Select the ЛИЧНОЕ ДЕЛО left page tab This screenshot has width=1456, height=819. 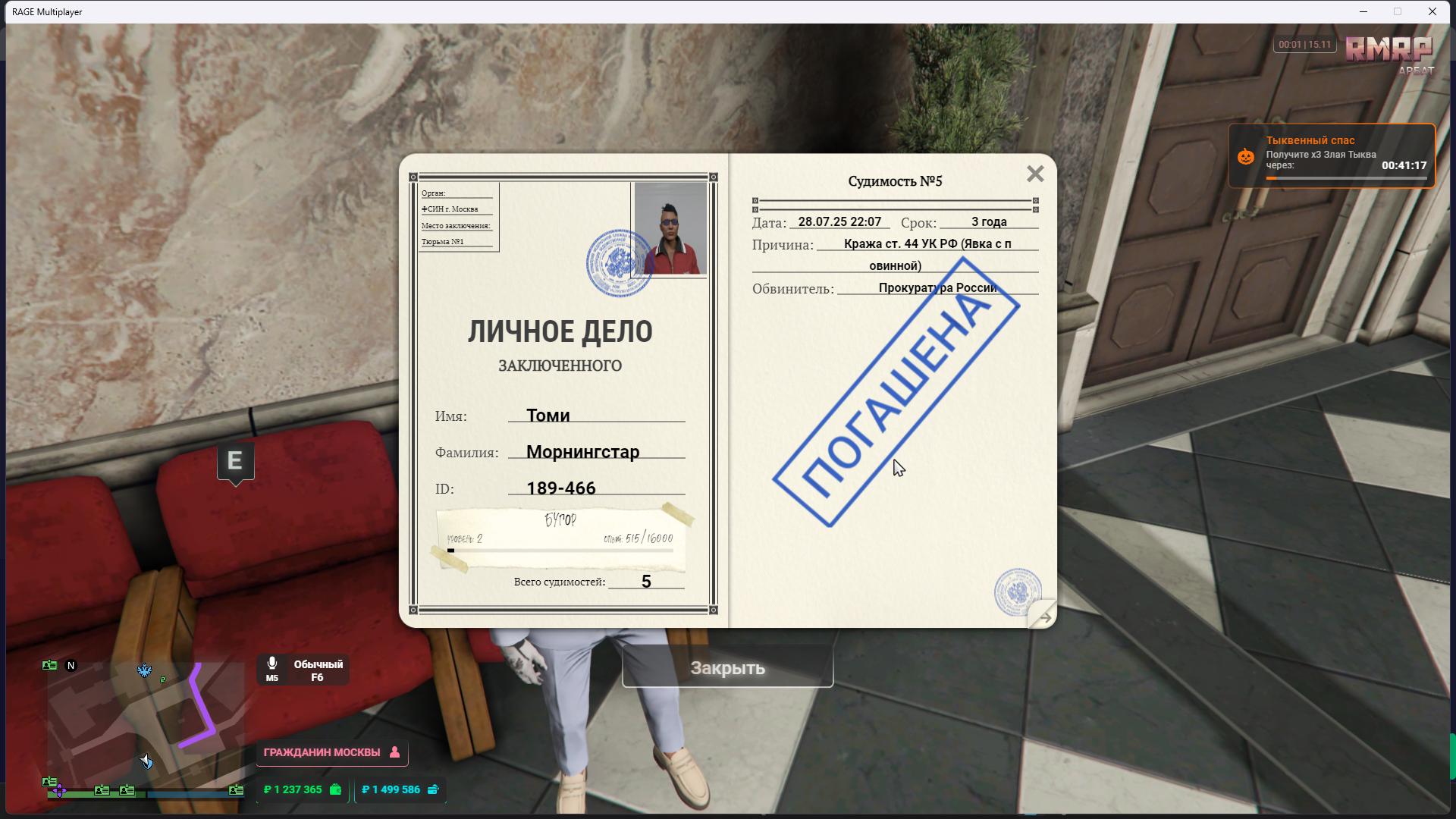tap(561, 331)
